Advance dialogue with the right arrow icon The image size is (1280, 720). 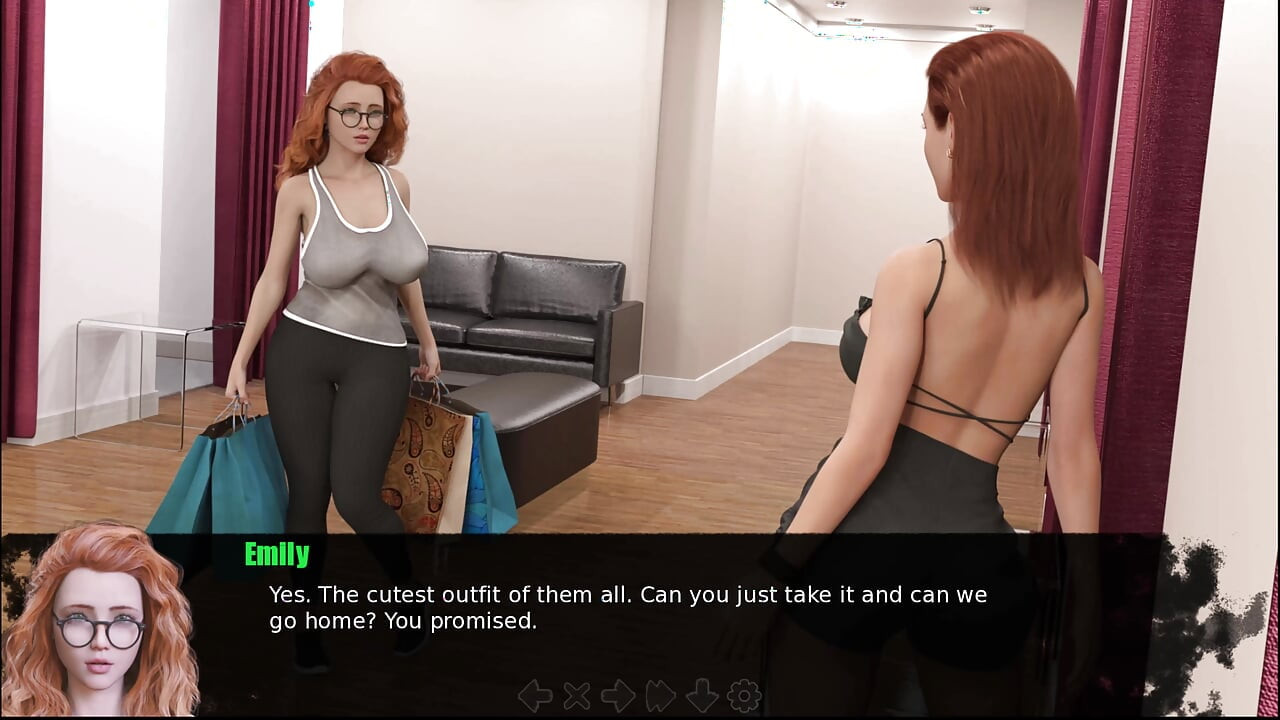tap(618, 696)
